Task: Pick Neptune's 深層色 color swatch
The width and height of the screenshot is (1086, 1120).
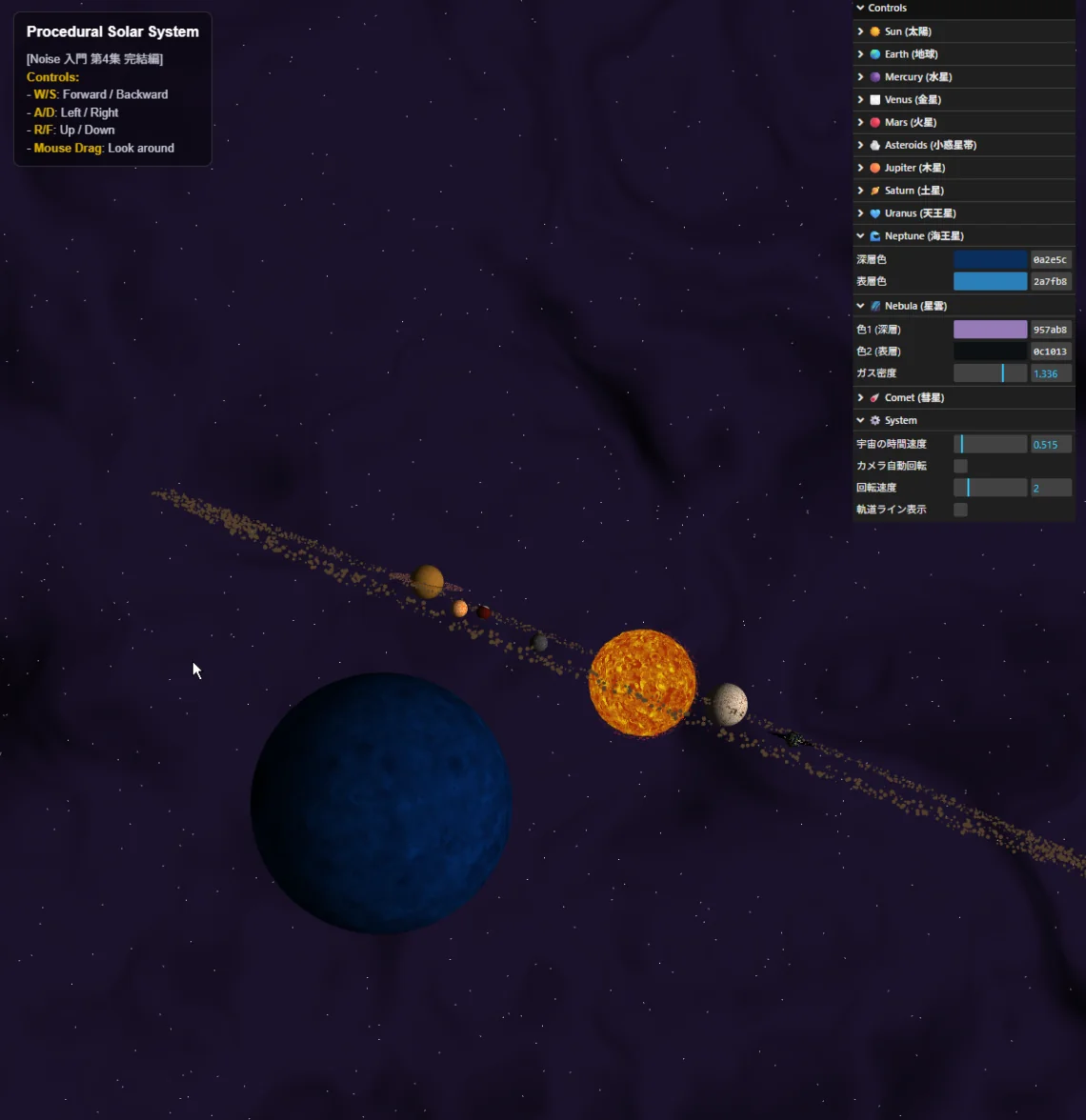Action: tap(990, 259)
